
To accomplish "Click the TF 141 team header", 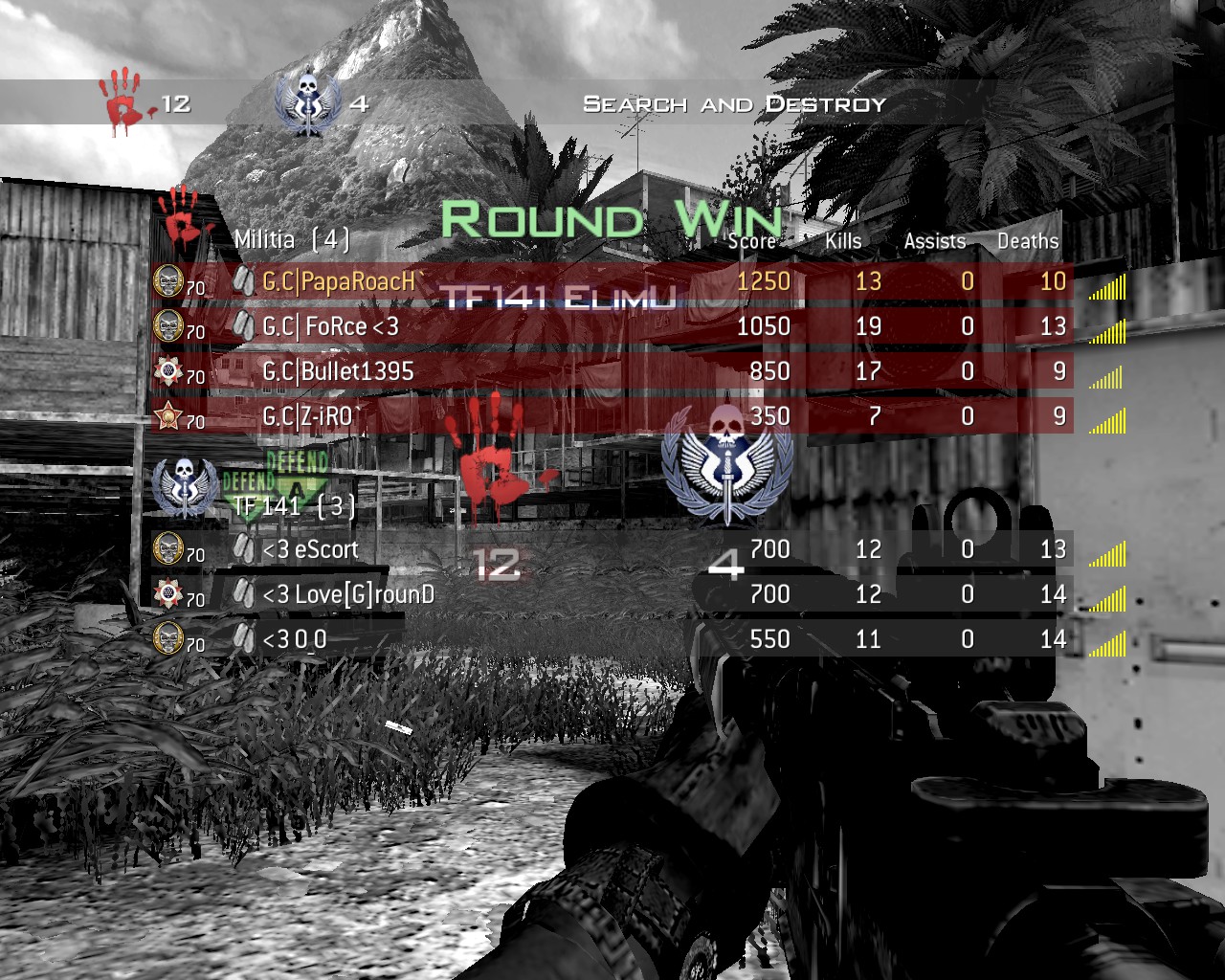I will coord(293,505).
